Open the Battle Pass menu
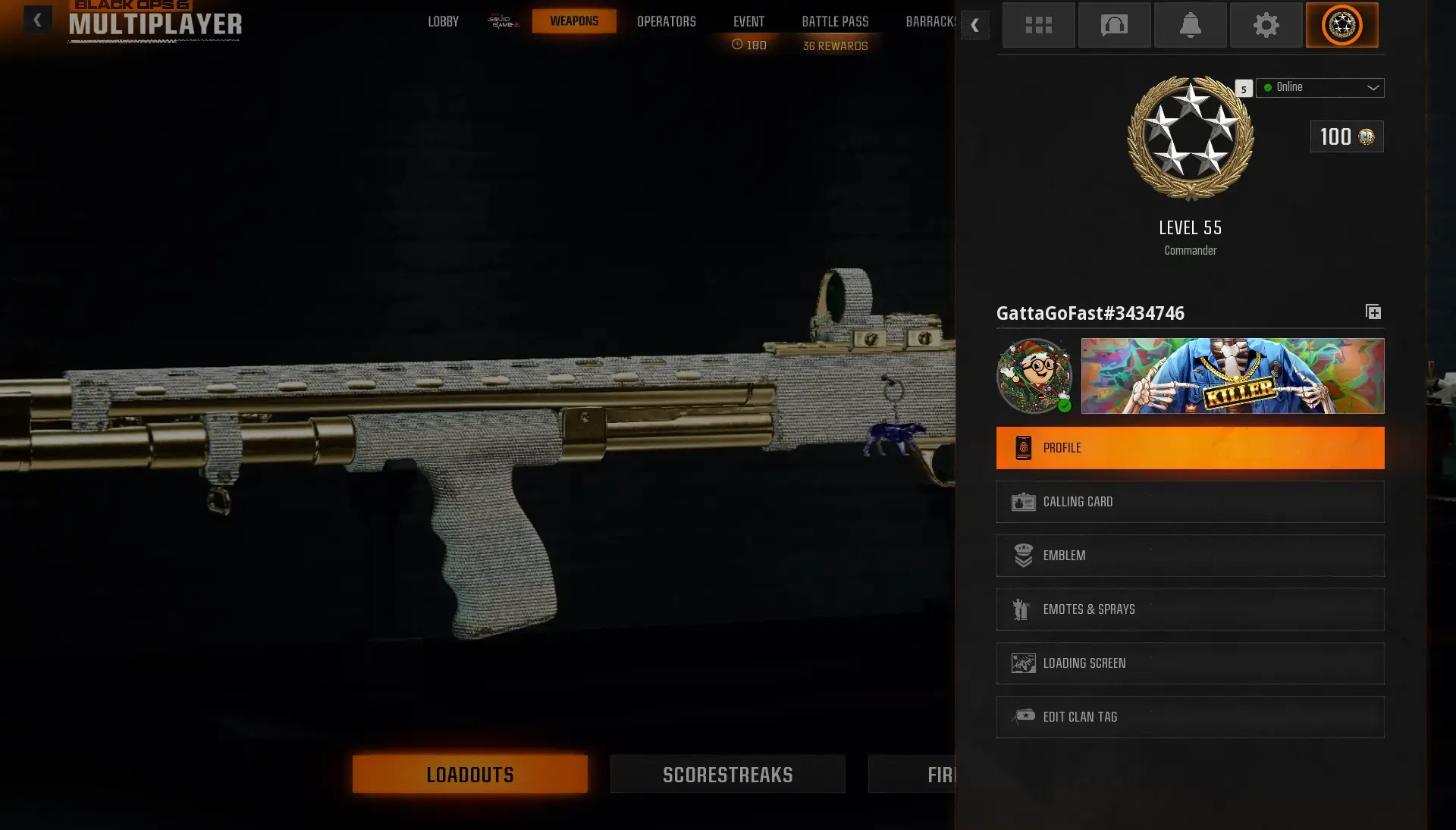1456x830 pixels. (834, 21)
